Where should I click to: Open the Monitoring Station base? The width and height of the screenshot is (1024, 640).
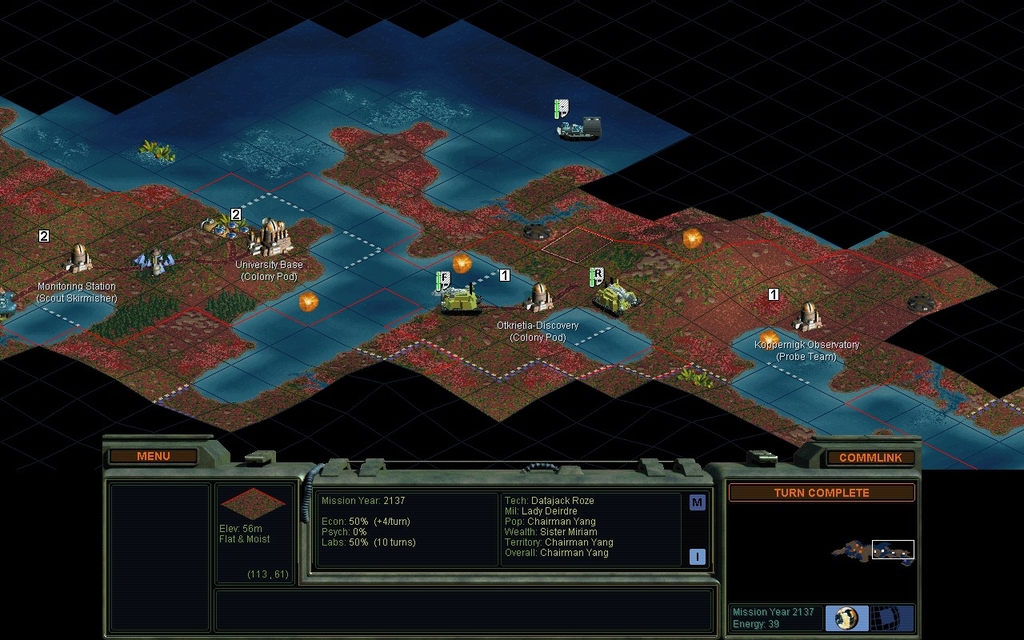point(78,259)
